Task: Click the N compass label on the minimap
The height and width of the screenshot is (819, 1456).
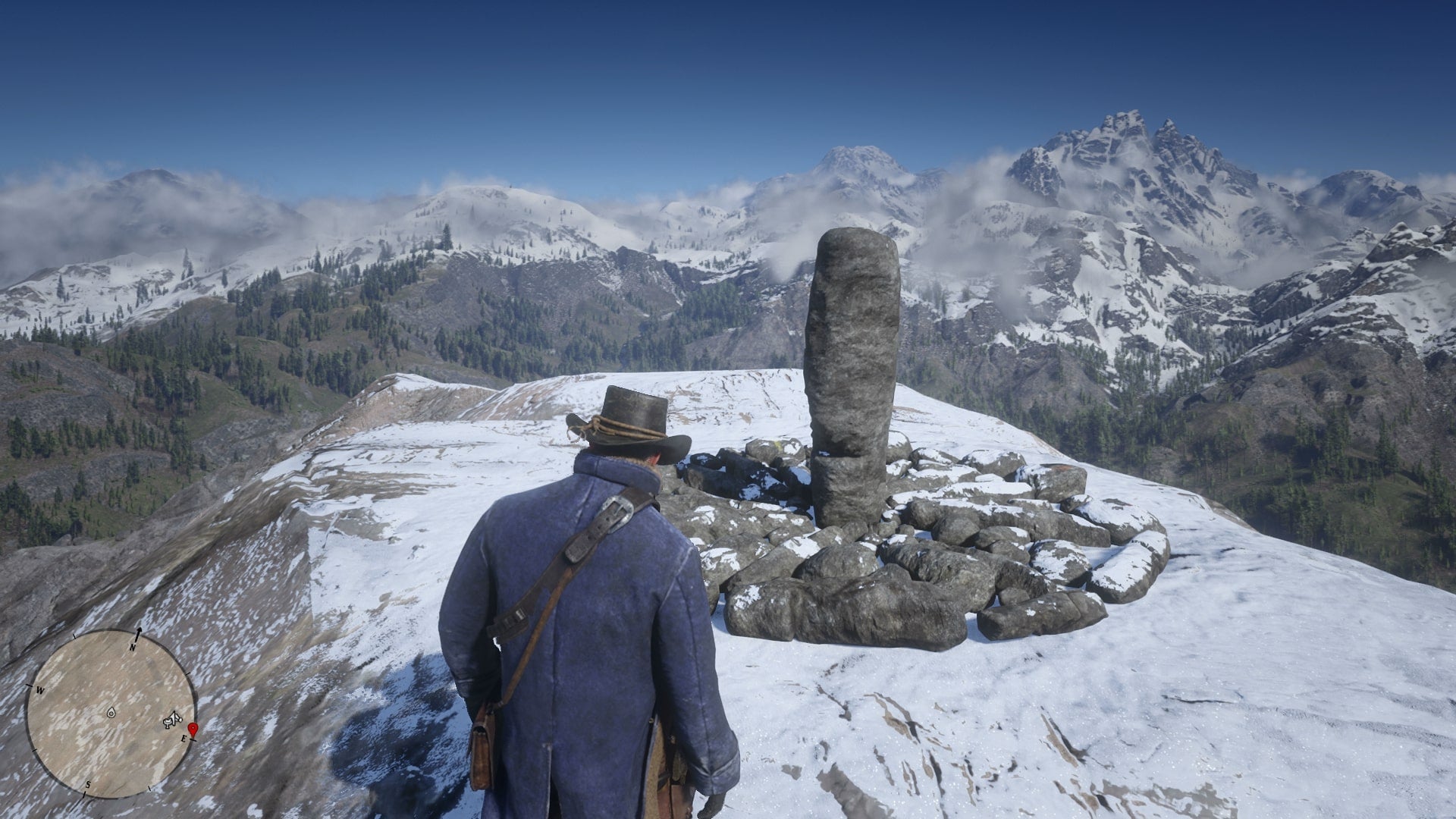Action: click(132, 648)
